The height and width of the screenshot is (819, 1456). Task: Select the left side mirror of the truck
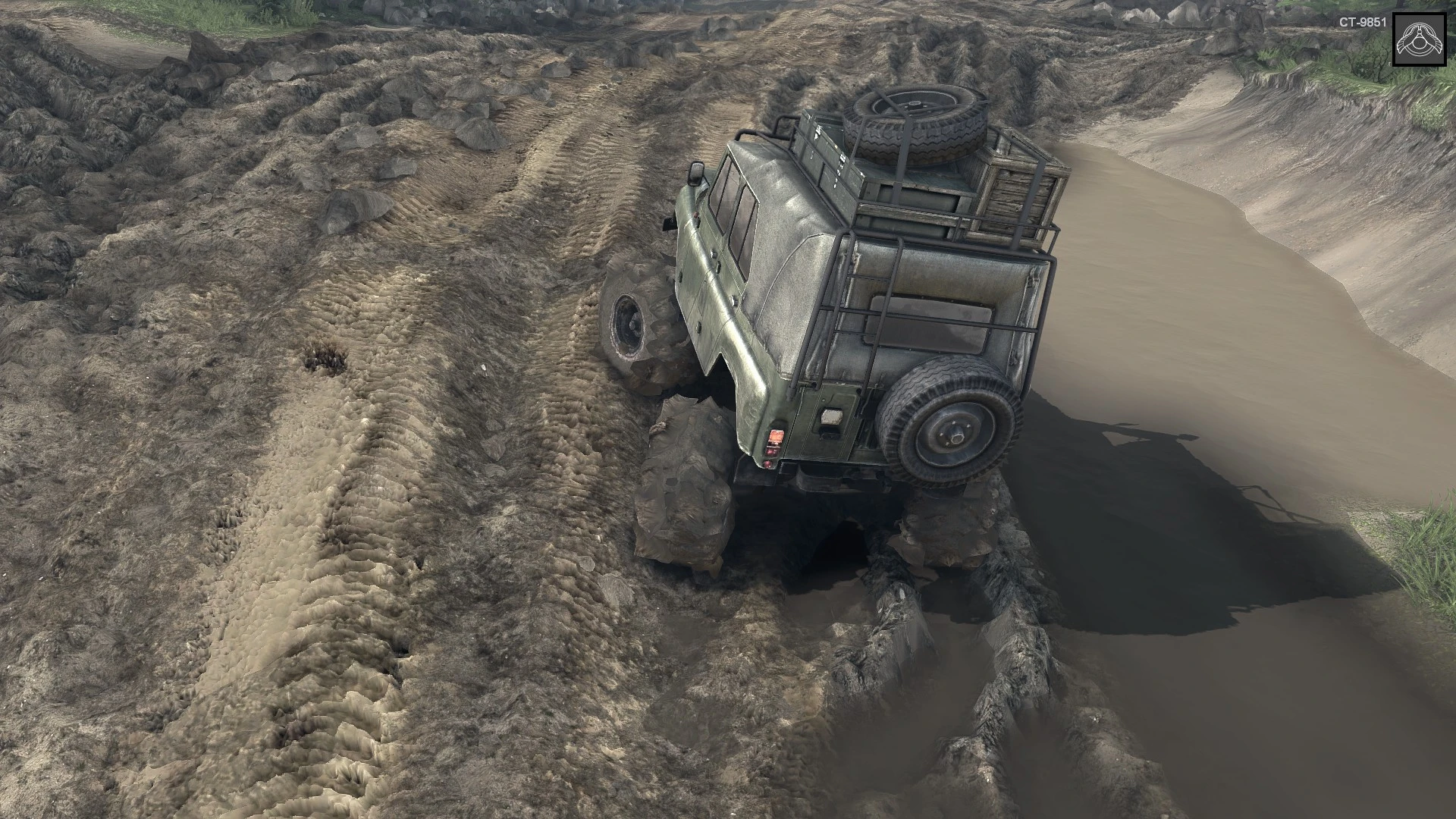tap(695, 176)
